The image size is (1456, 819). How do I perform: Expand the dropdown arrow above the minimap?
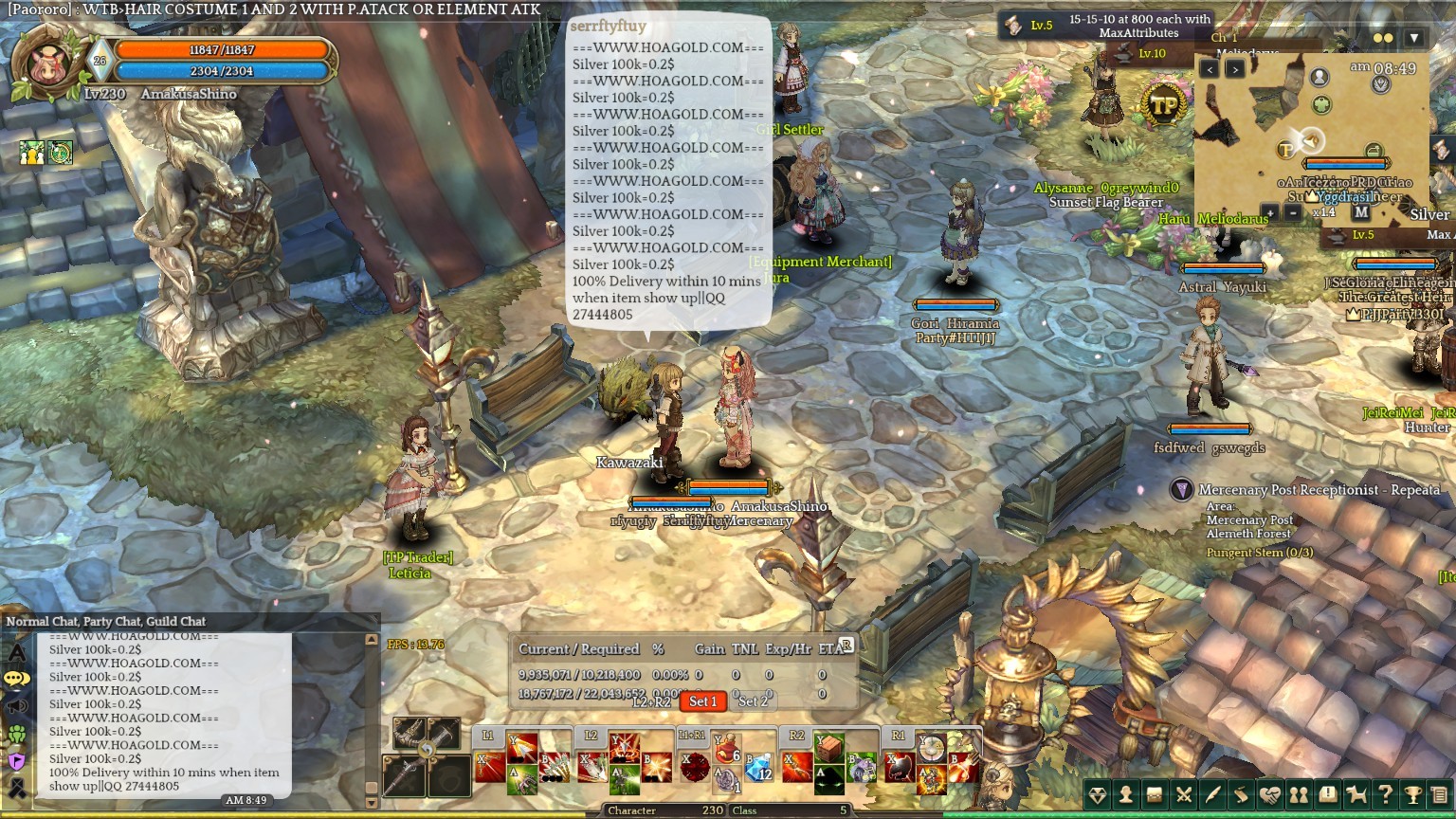pos(1414,39)
